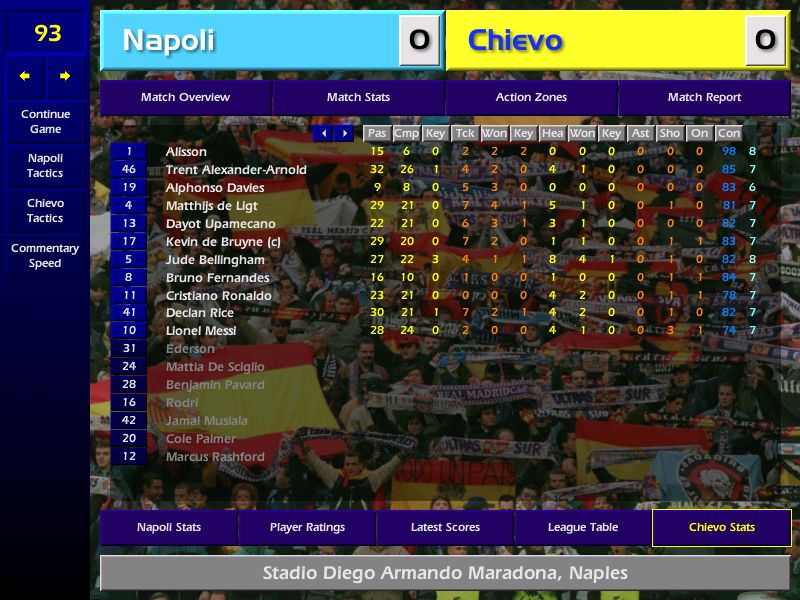
Task: Click the Napoli team name header
Action: pos(250,40)
